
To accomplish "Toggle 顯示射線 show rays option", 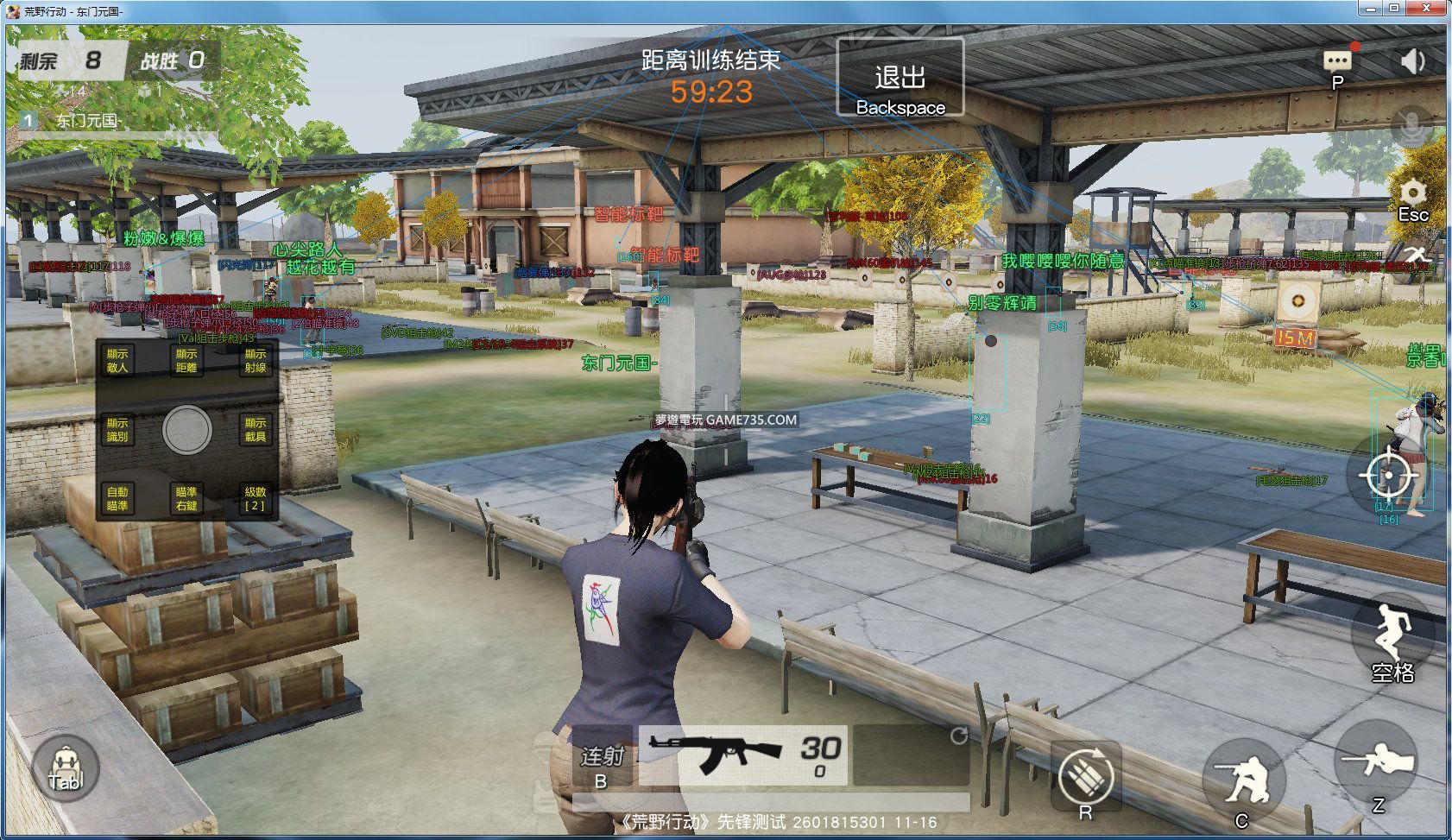I will pos(256,361).
